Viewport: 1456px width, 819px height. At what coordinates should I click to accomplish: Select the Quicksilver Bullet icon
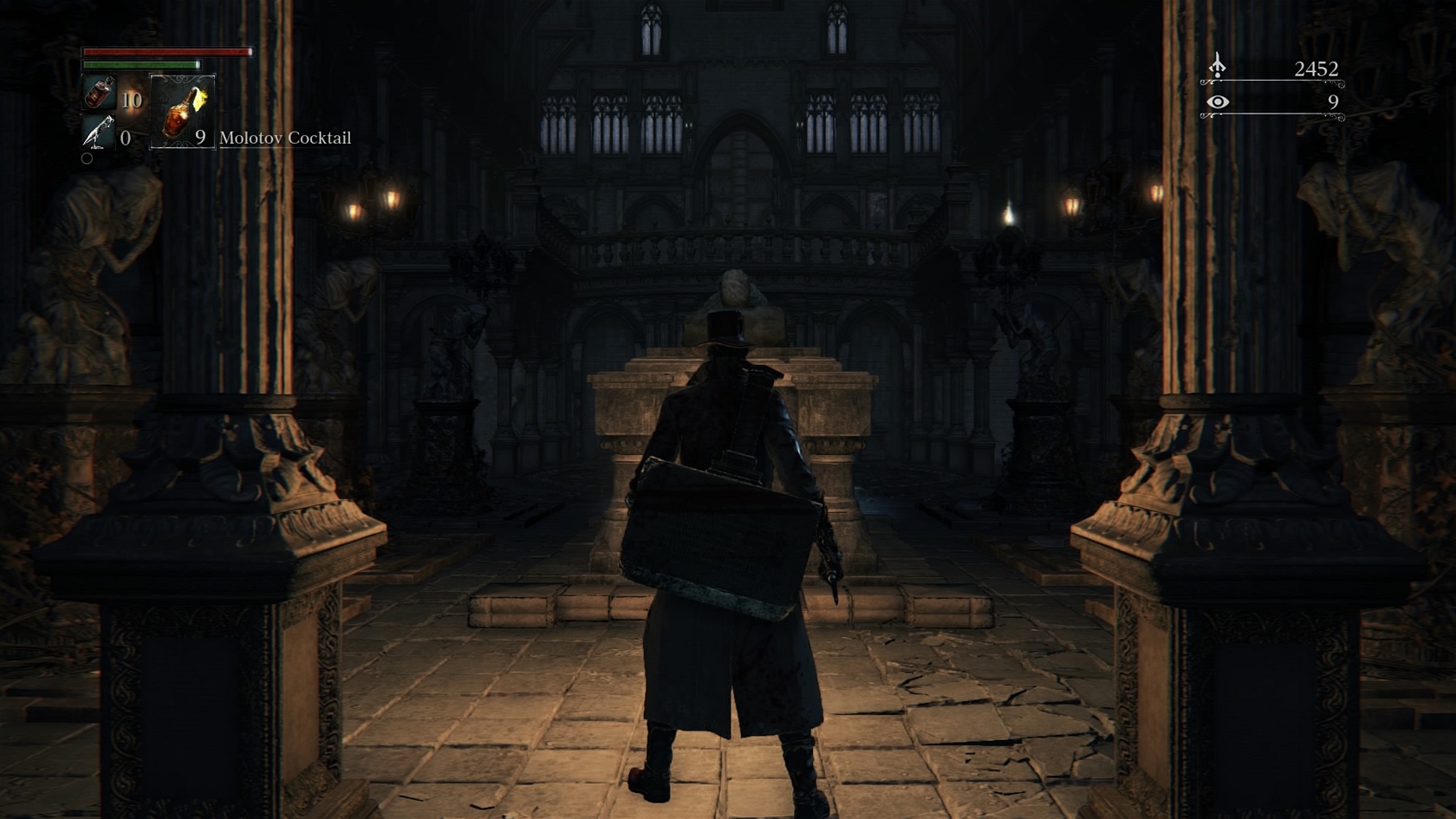coord(98,133)
